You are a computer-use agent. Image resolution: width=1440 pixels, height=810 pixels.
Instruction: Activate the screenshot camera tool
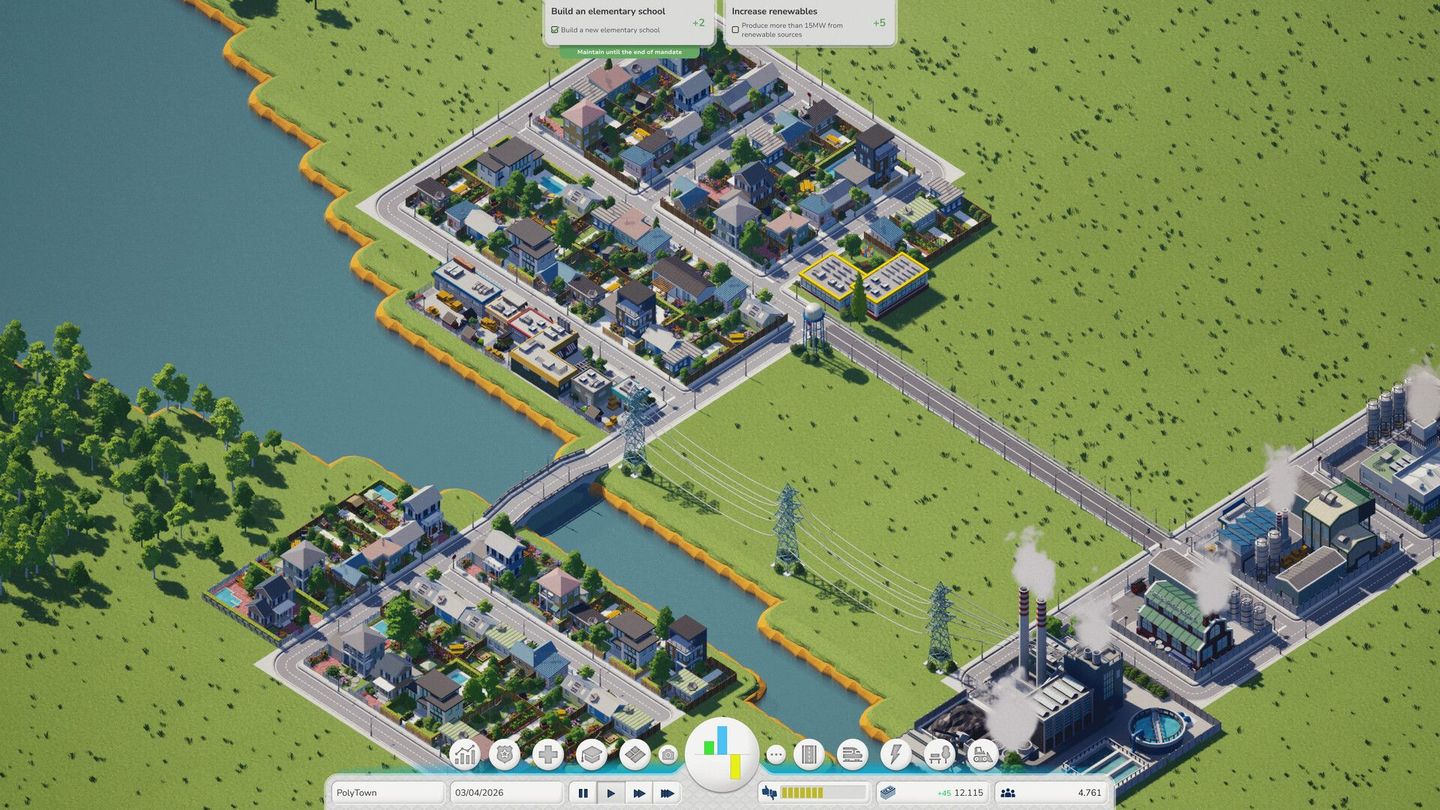(669, 757)
